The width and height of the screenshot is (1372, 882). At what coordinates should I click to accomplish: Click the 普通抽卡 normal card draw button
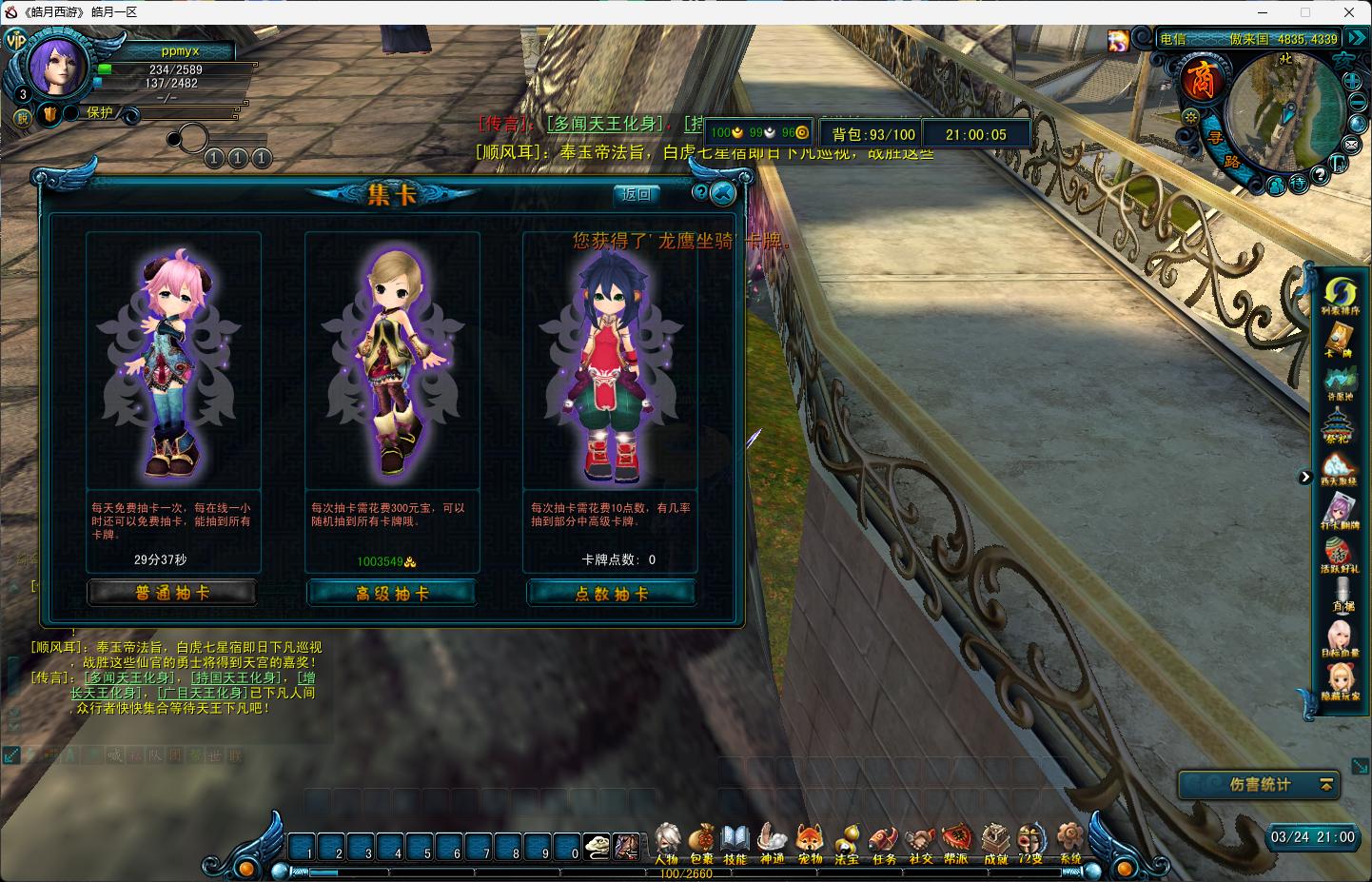[x=172, y=593]
